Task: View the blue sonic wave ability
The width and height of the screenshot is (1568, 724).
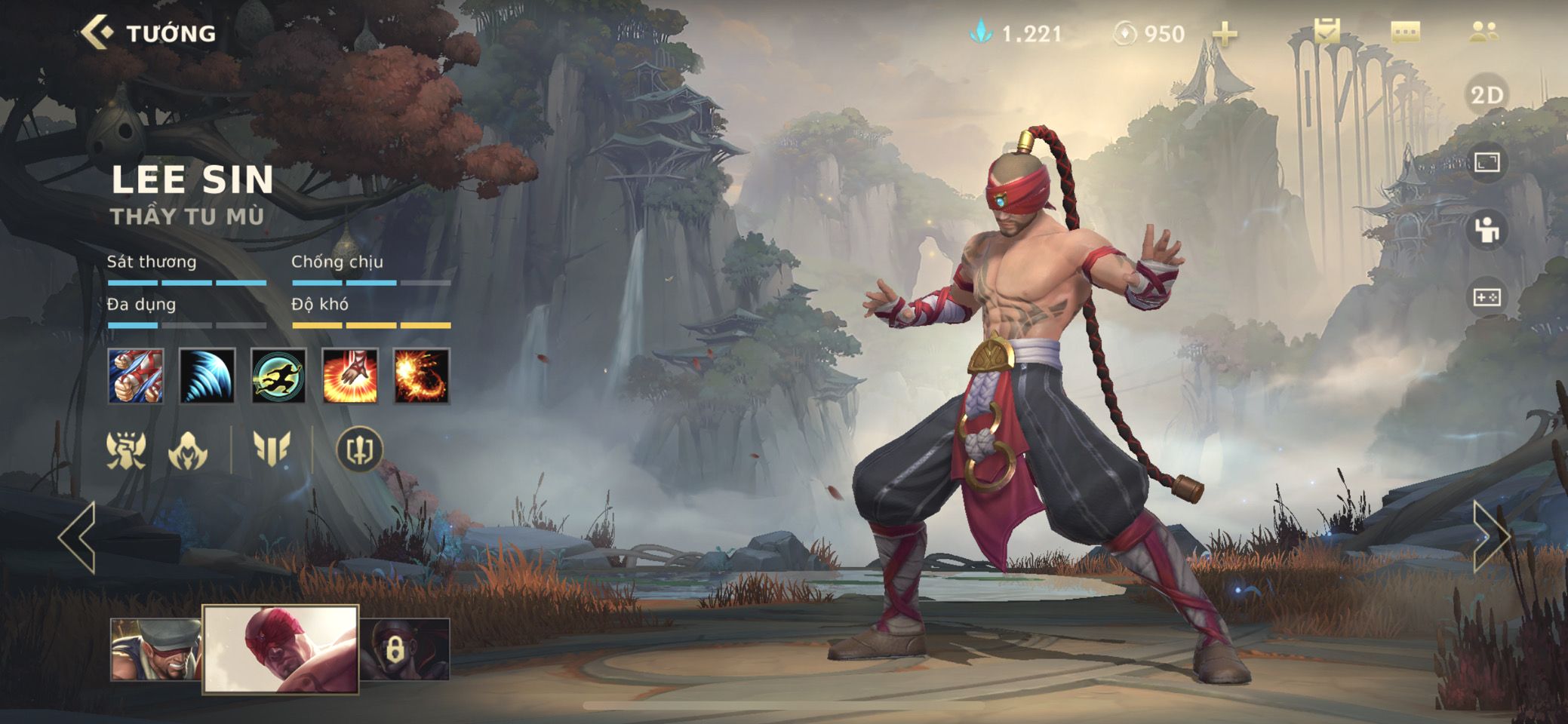Action: (x=208, y=376)
